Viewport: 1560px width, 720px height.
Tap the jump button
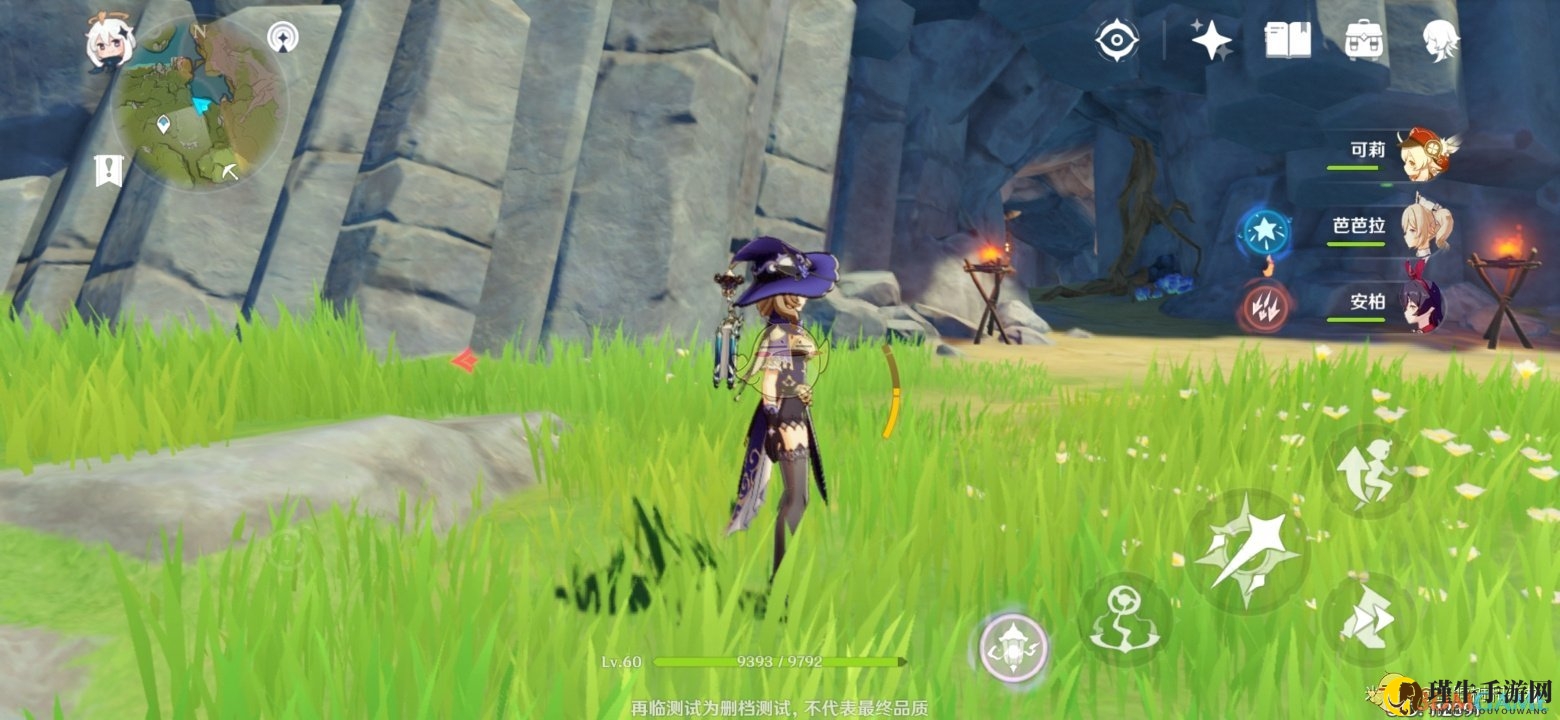(x=1369, y=470)
